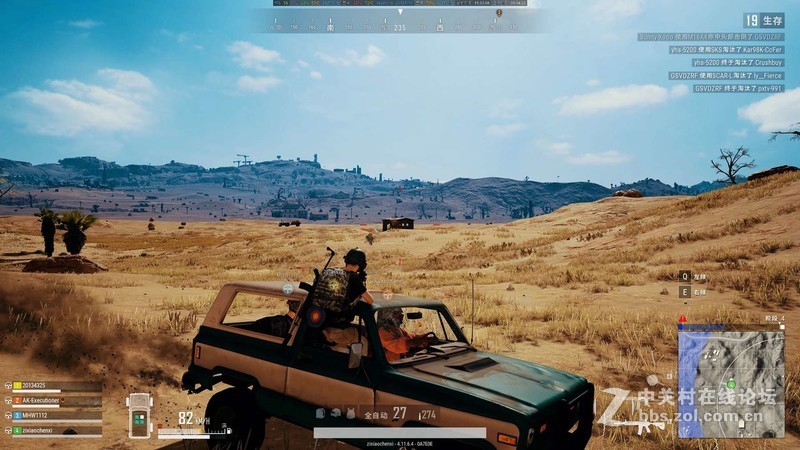
Task: Select teammate AK-Executioner in squad list
Action: 52,401
